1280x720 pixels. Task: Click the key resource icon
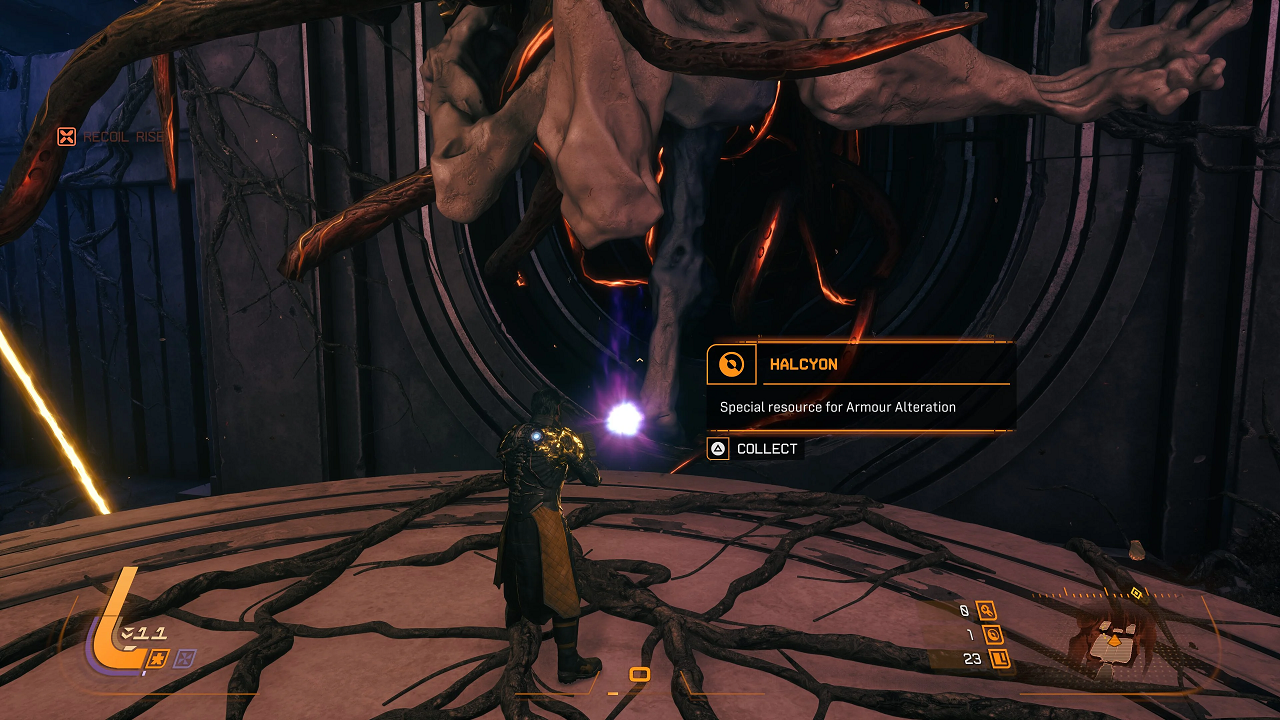pos(986,610)
